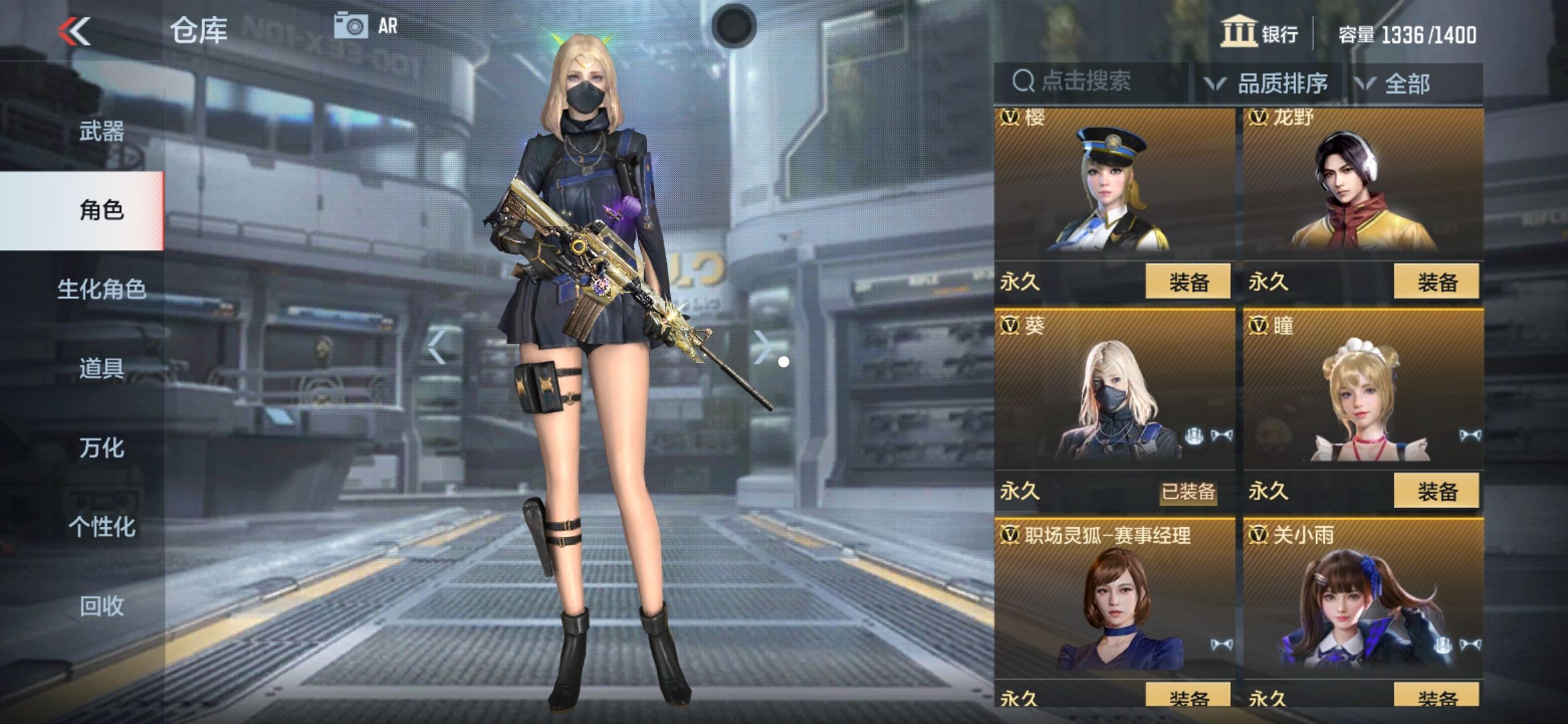This screenshot has width=1568, height=724.
Task: Open the 品质排序 sorting dropdown
Action: coord(1277,82)
